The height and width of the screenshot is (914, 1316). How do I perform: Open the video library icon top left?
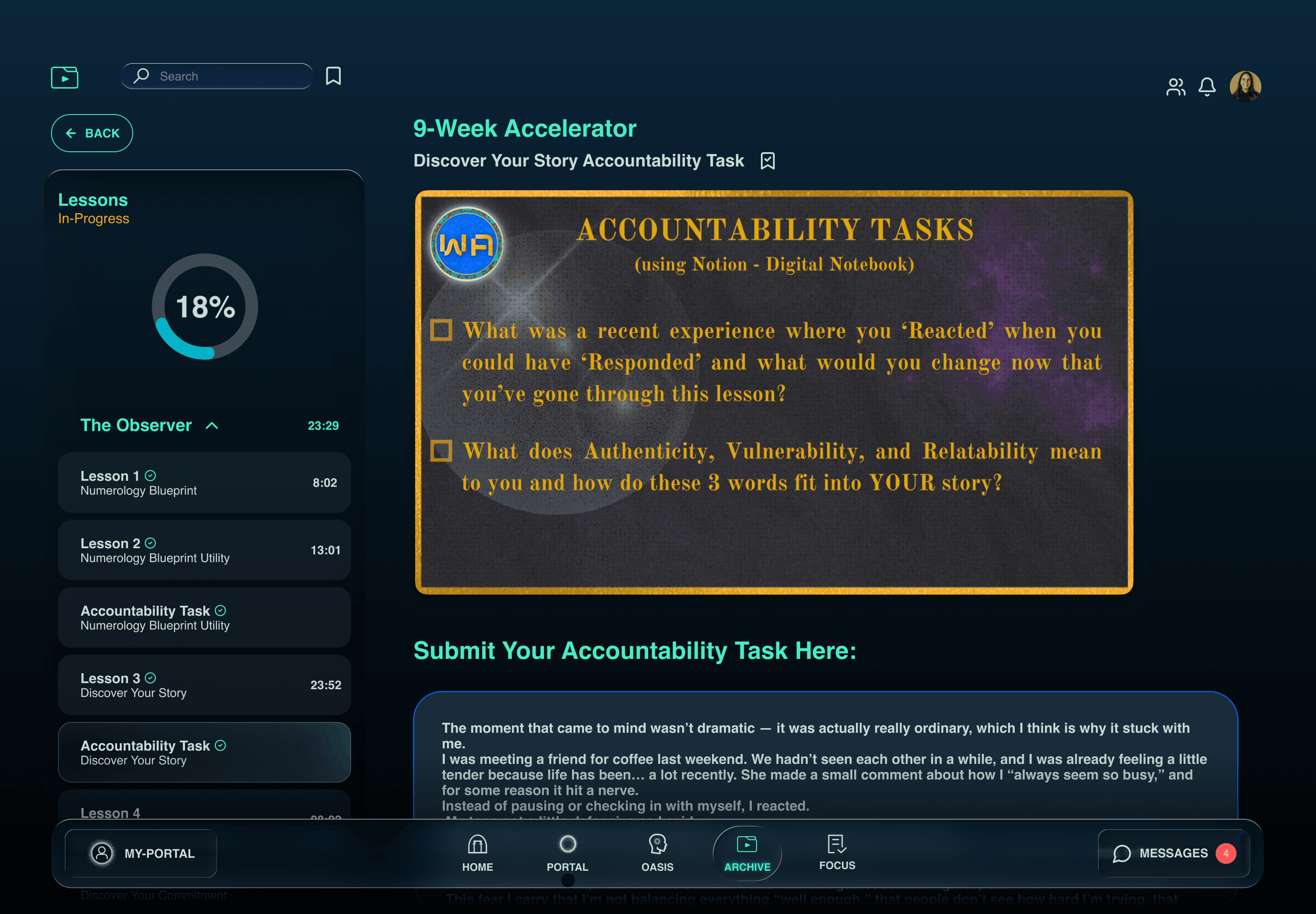coord(65,77)
